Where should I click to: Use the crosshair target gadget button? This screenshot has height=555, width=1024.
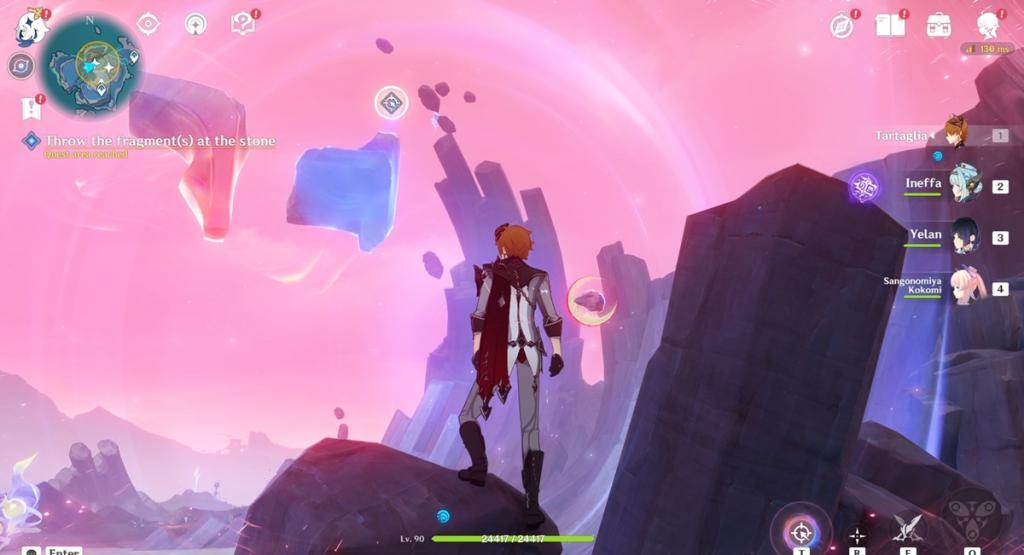800,530
